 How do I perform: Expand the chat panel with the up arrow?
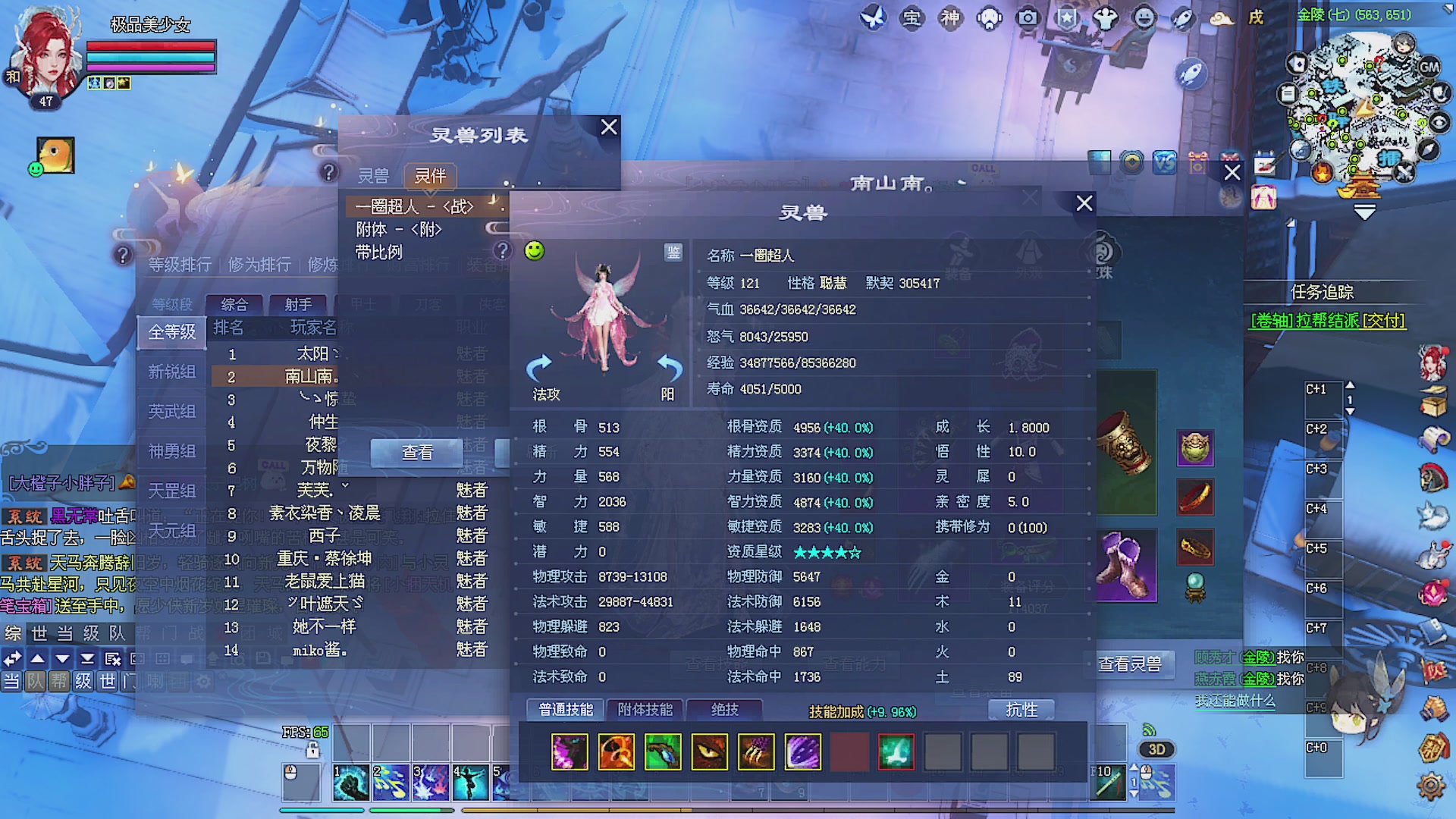pyautogui.click(x=36, y=659)
